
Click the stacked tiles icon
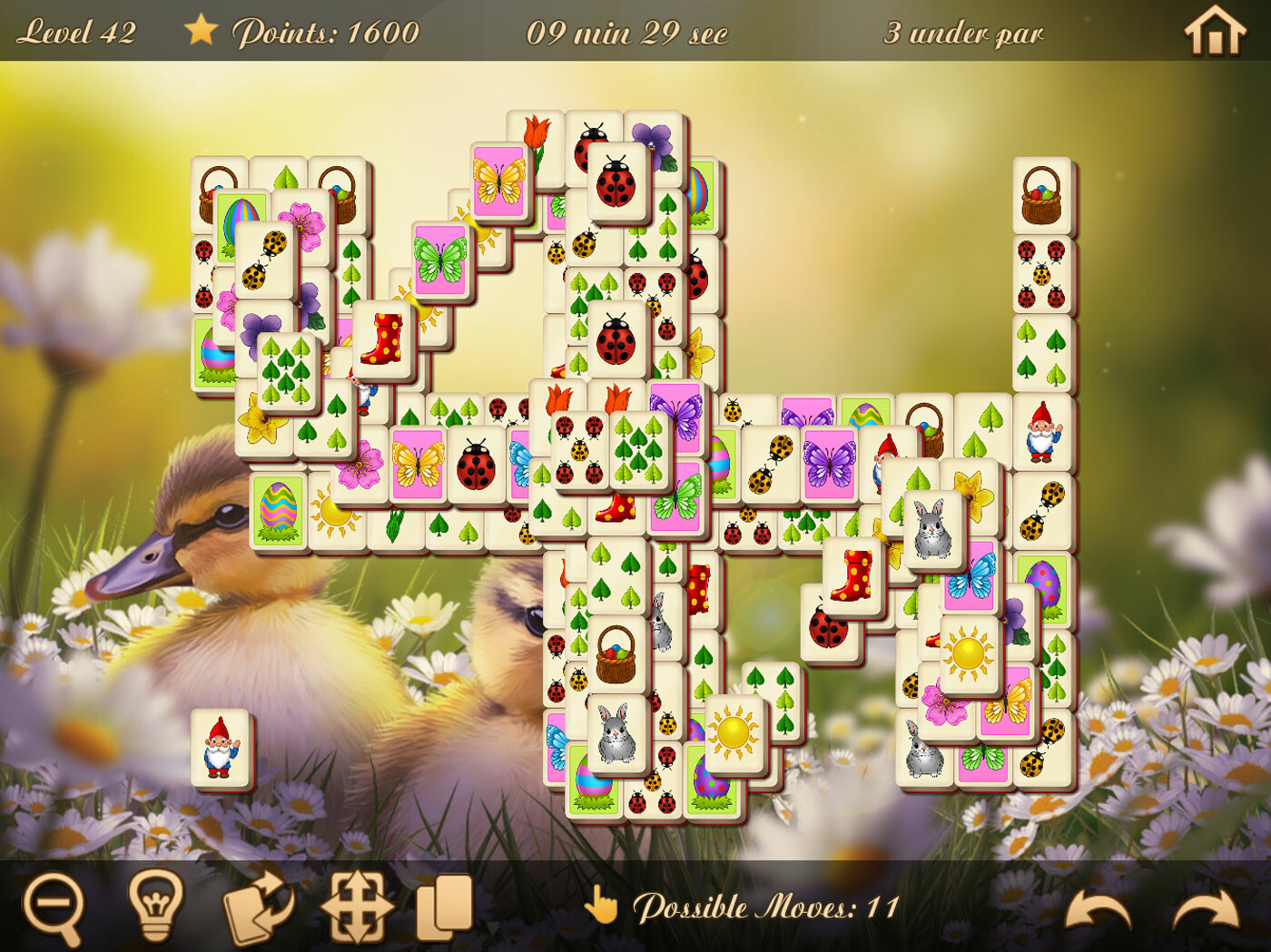[442, 905]
